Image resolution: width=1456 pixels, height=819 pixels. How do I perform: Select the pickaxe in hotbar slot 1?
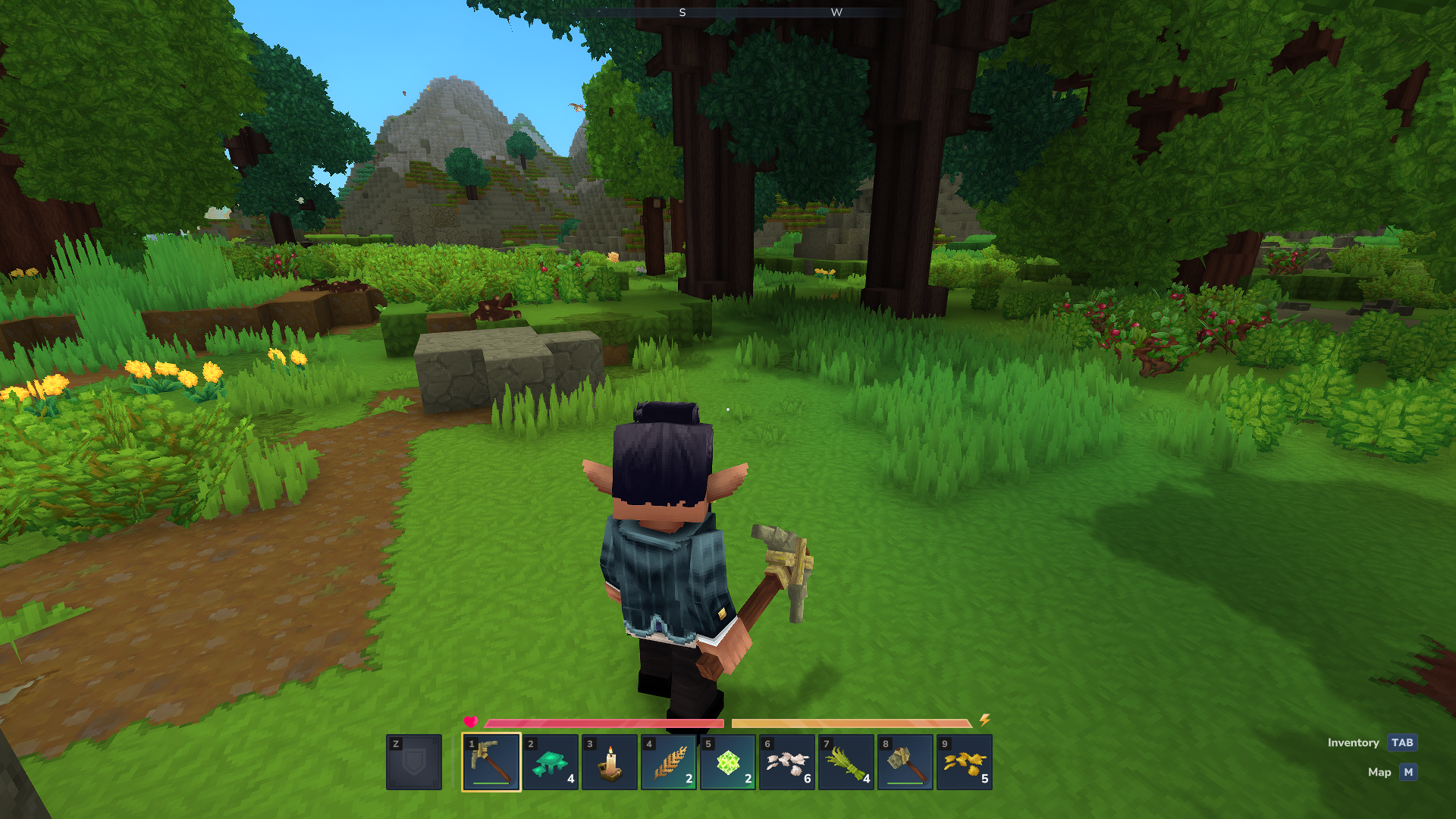click(x=490, y=762)
